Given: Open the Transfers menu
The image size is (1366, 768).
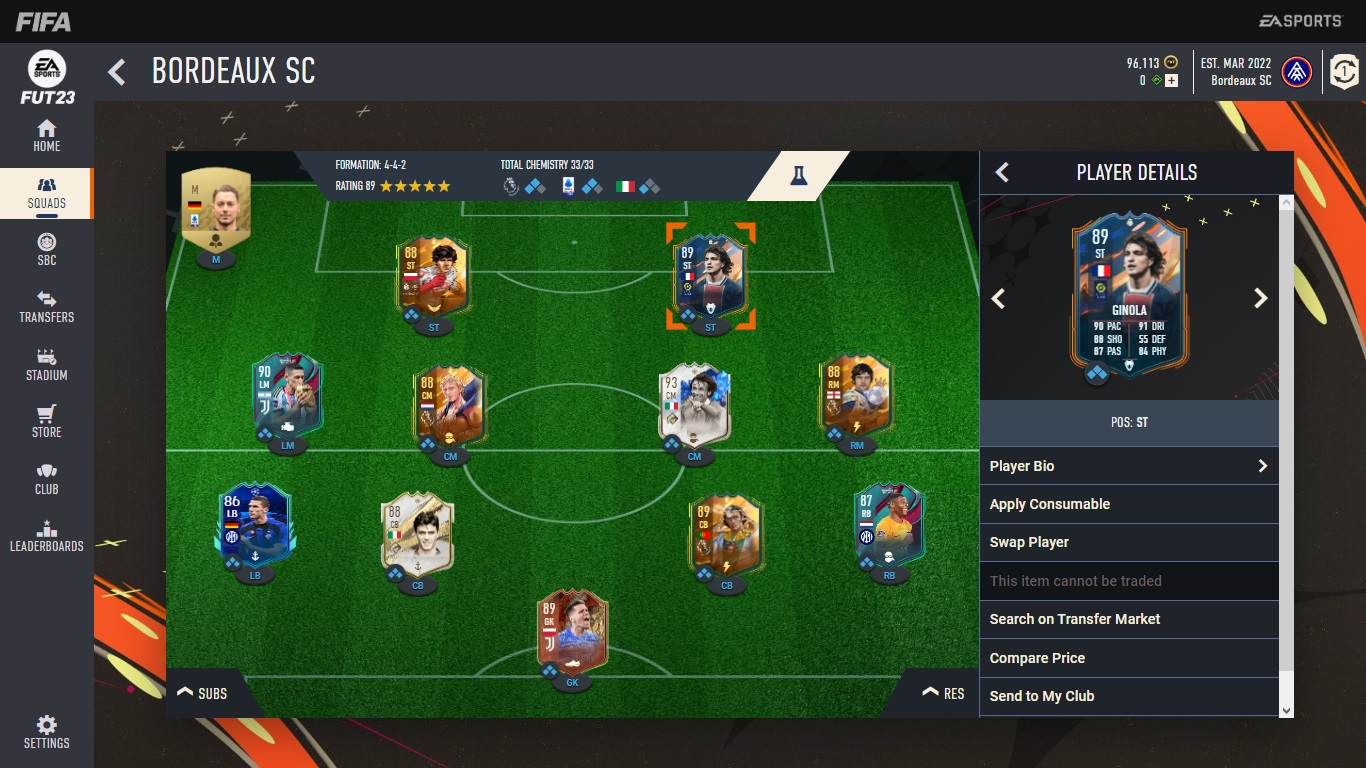Looking at the screenshot, I should point(46,307).
